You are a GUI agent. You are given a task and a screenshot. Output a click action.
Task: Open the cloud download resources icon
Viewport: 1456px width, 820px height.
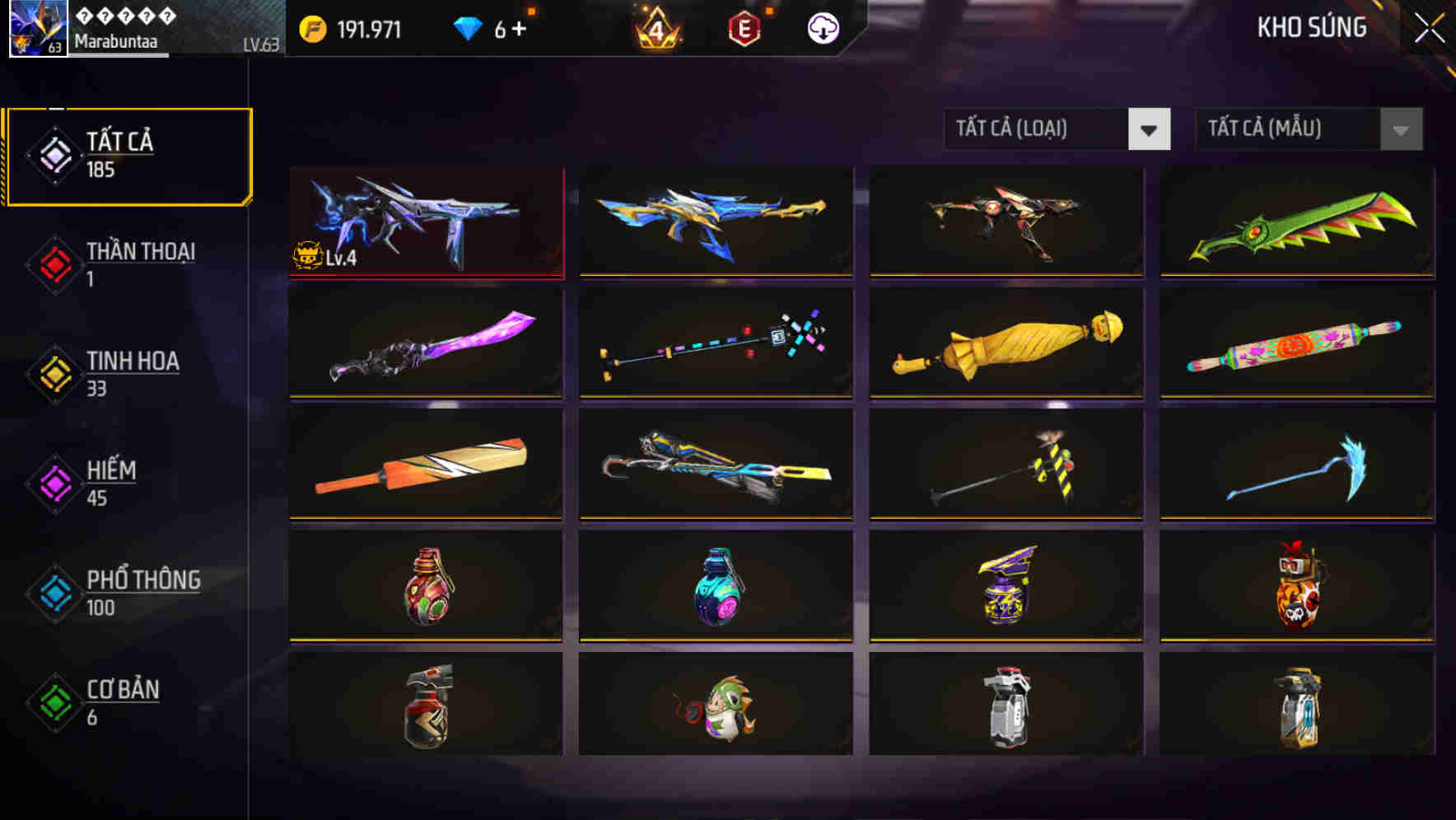[x=823, y=29]
